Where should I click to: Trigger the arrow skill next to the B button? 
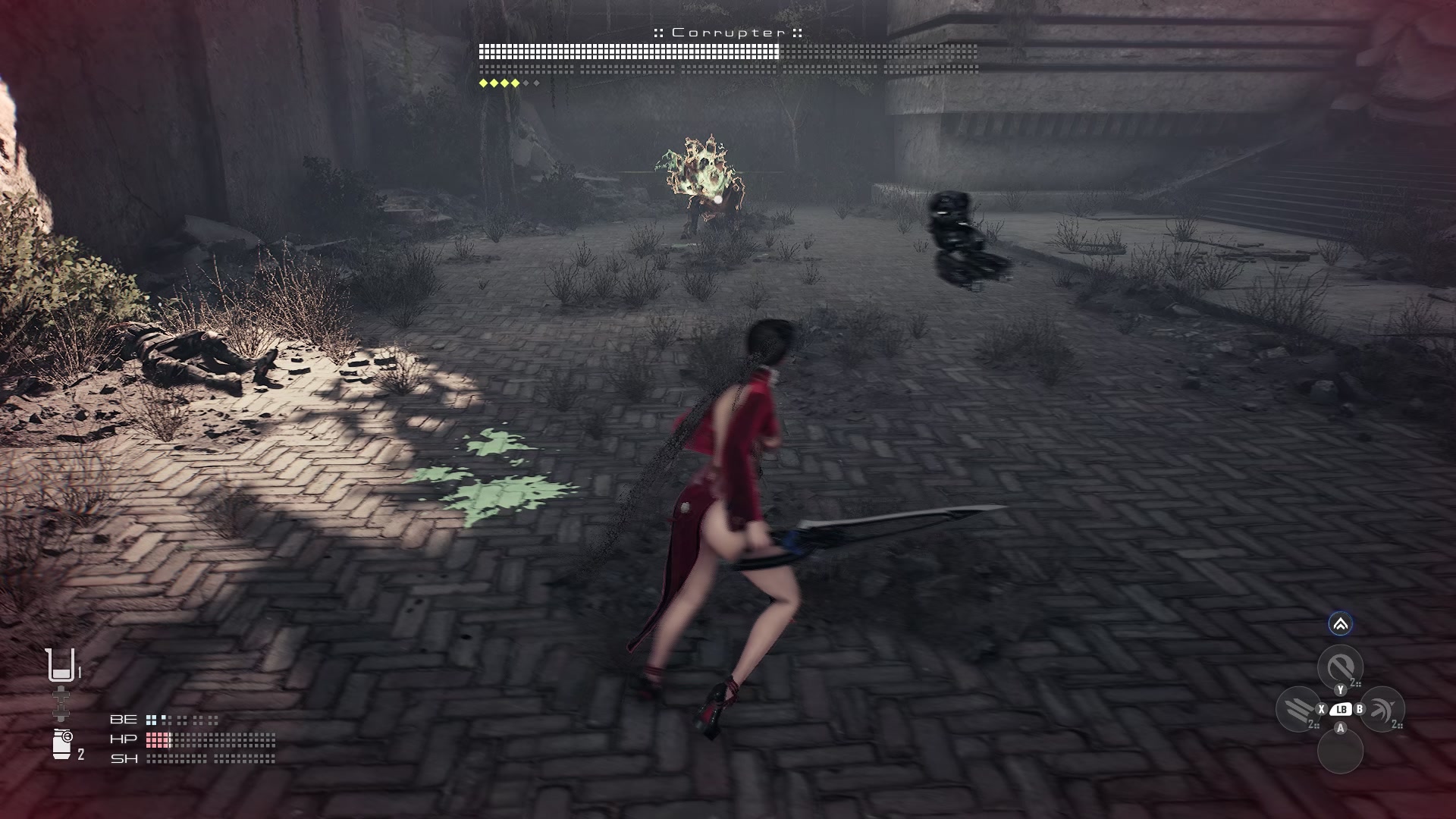(1383, 710)
